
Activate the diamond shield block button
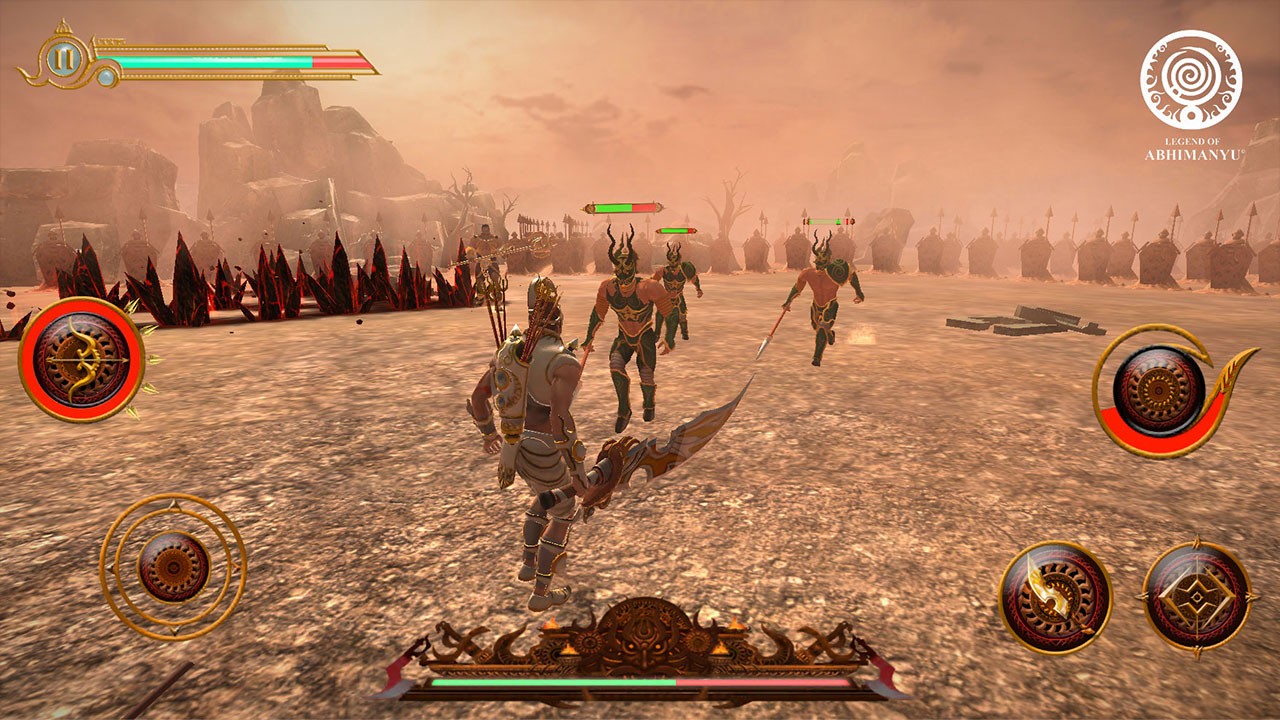[1196, 597]
